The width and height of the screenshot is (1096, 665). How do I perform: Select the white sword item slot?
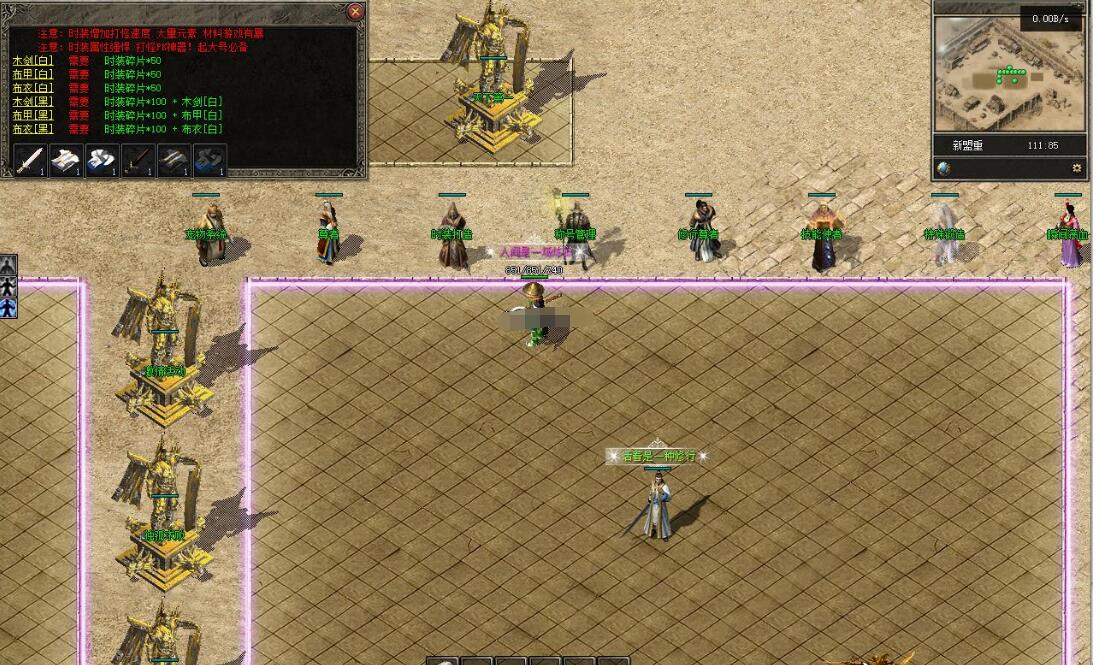point(30,160)
